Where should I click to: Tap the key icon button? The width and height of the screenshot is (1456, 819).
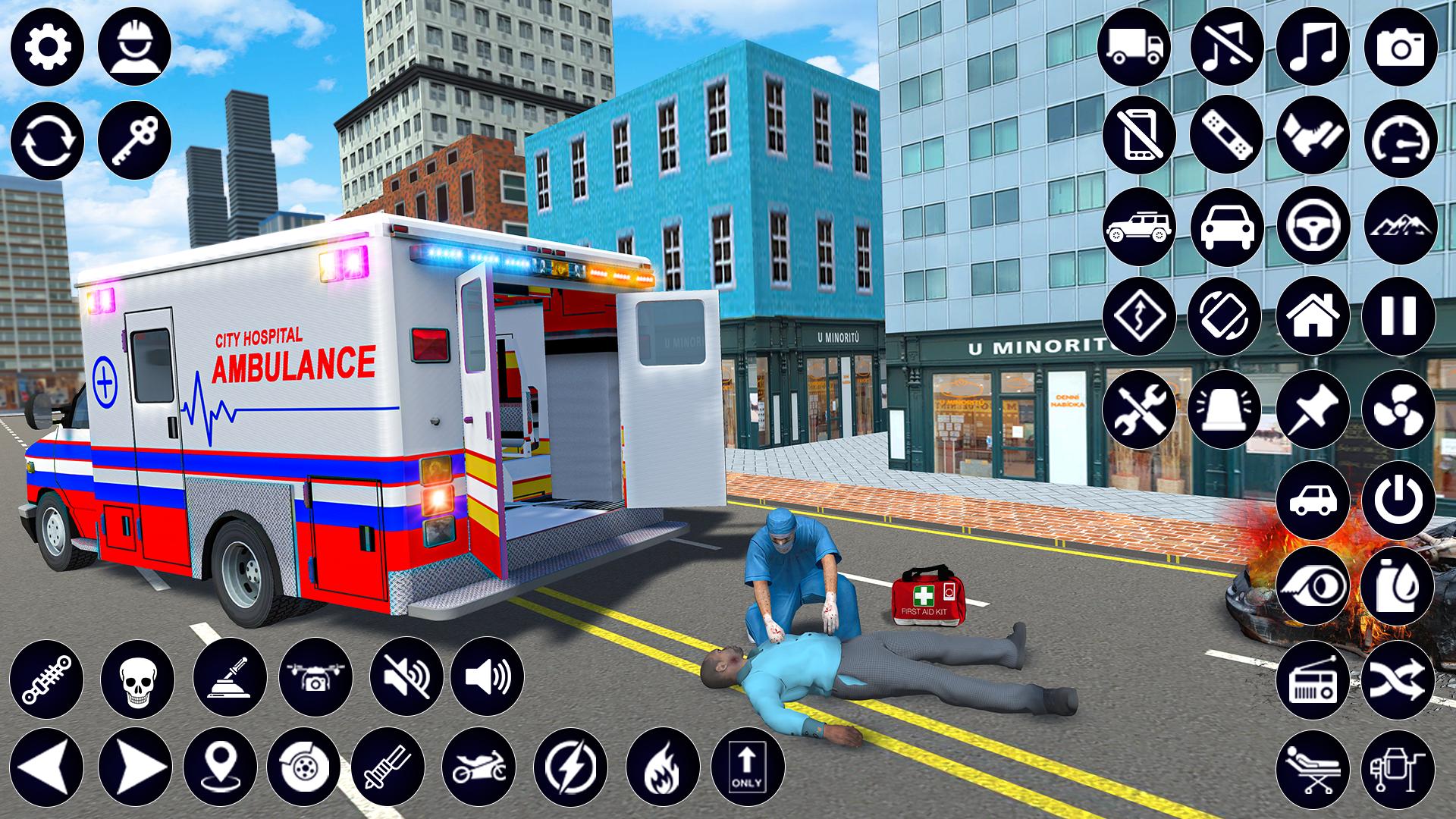click(x=134, y=140)
